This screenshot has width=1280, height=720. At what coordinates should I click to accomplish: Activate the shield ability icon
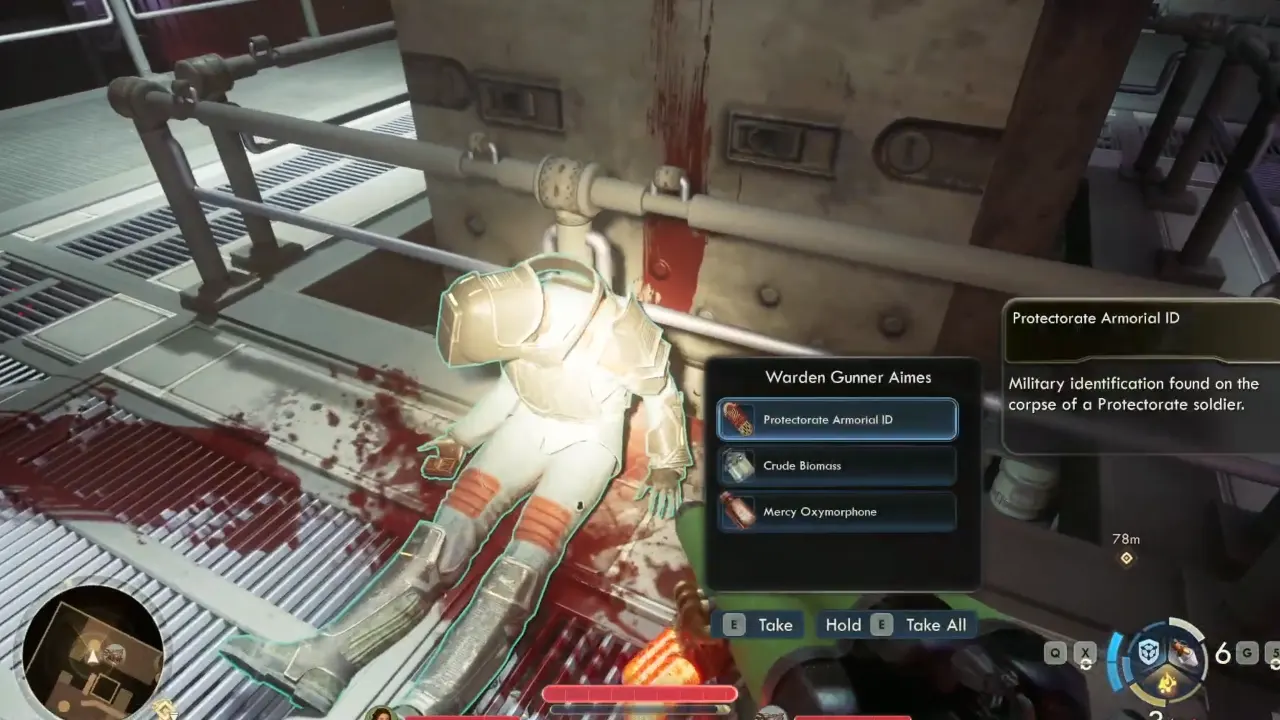coord(1149,652)
